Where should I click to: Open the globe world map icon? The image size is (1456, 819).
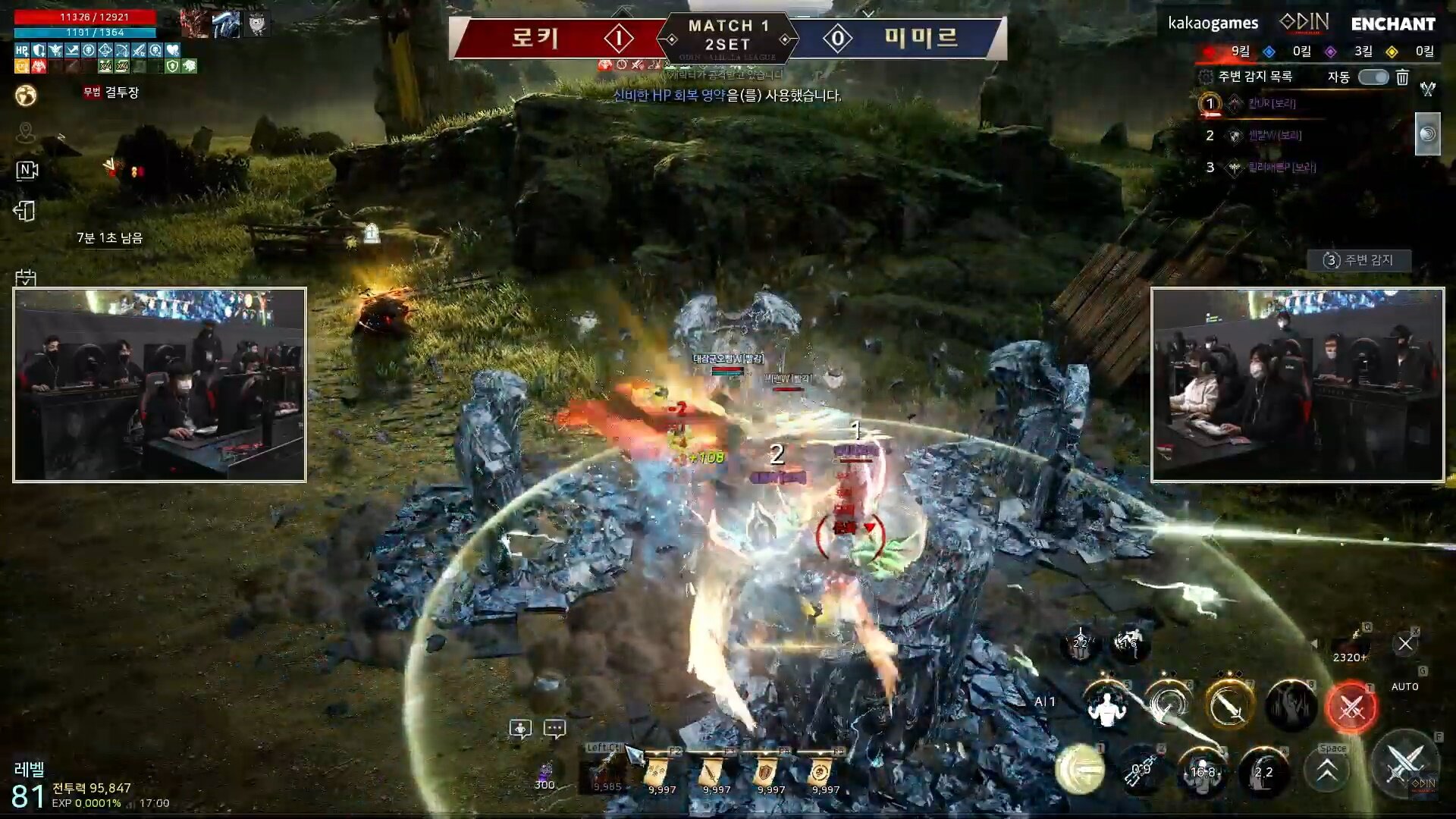point(26,96)
